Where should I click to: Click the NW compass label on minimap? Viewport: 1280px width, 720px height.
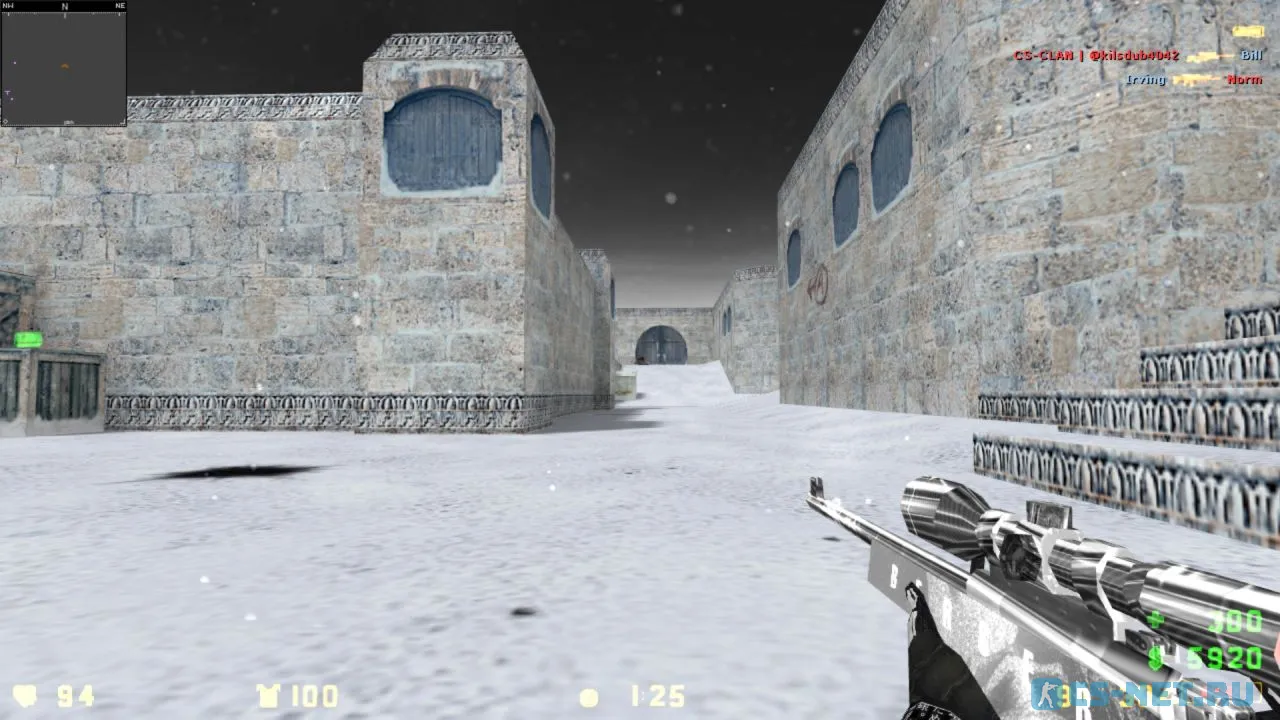(10, 5)
